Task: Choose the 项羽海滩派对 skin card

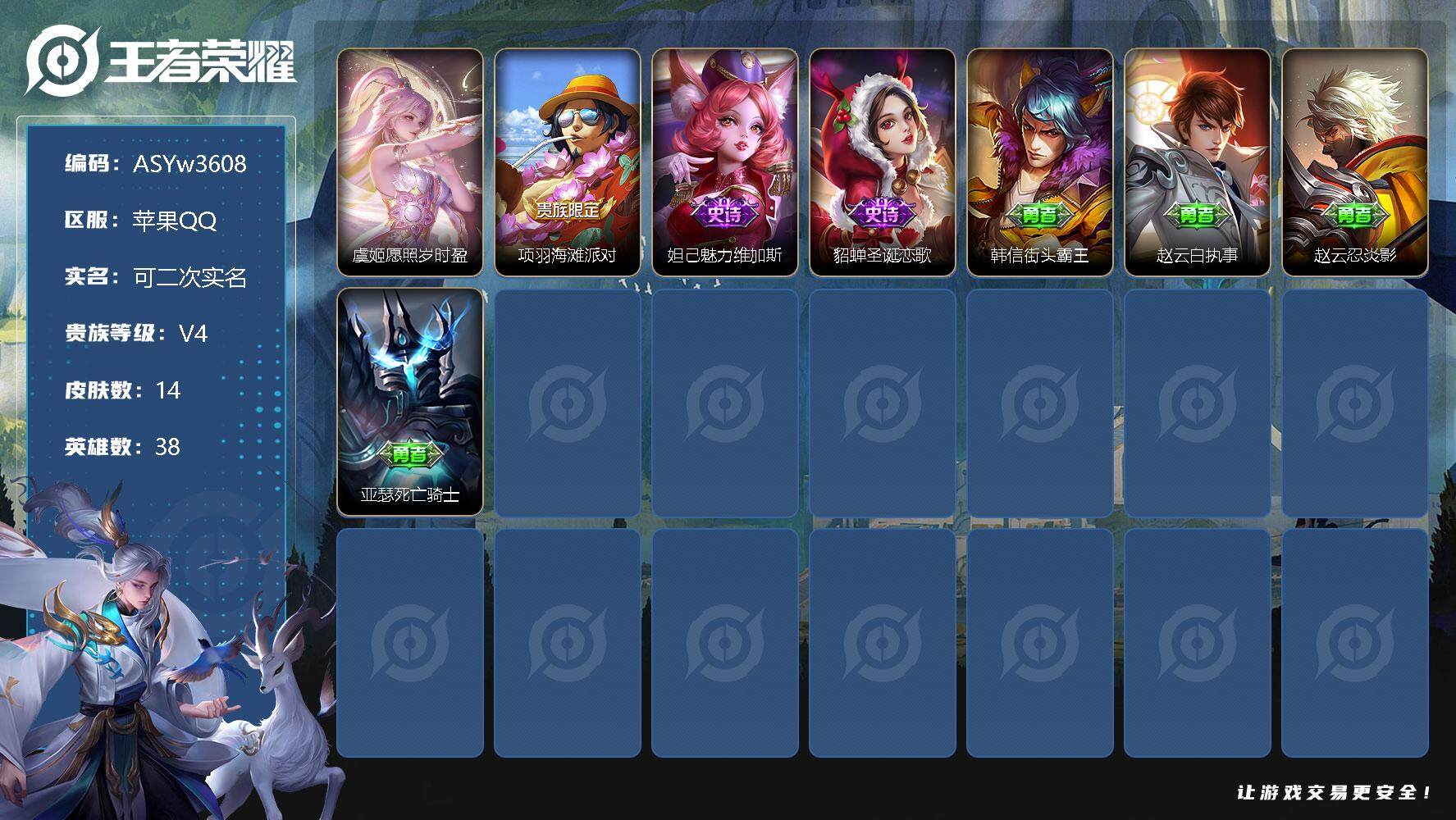Action: [568, 162]
